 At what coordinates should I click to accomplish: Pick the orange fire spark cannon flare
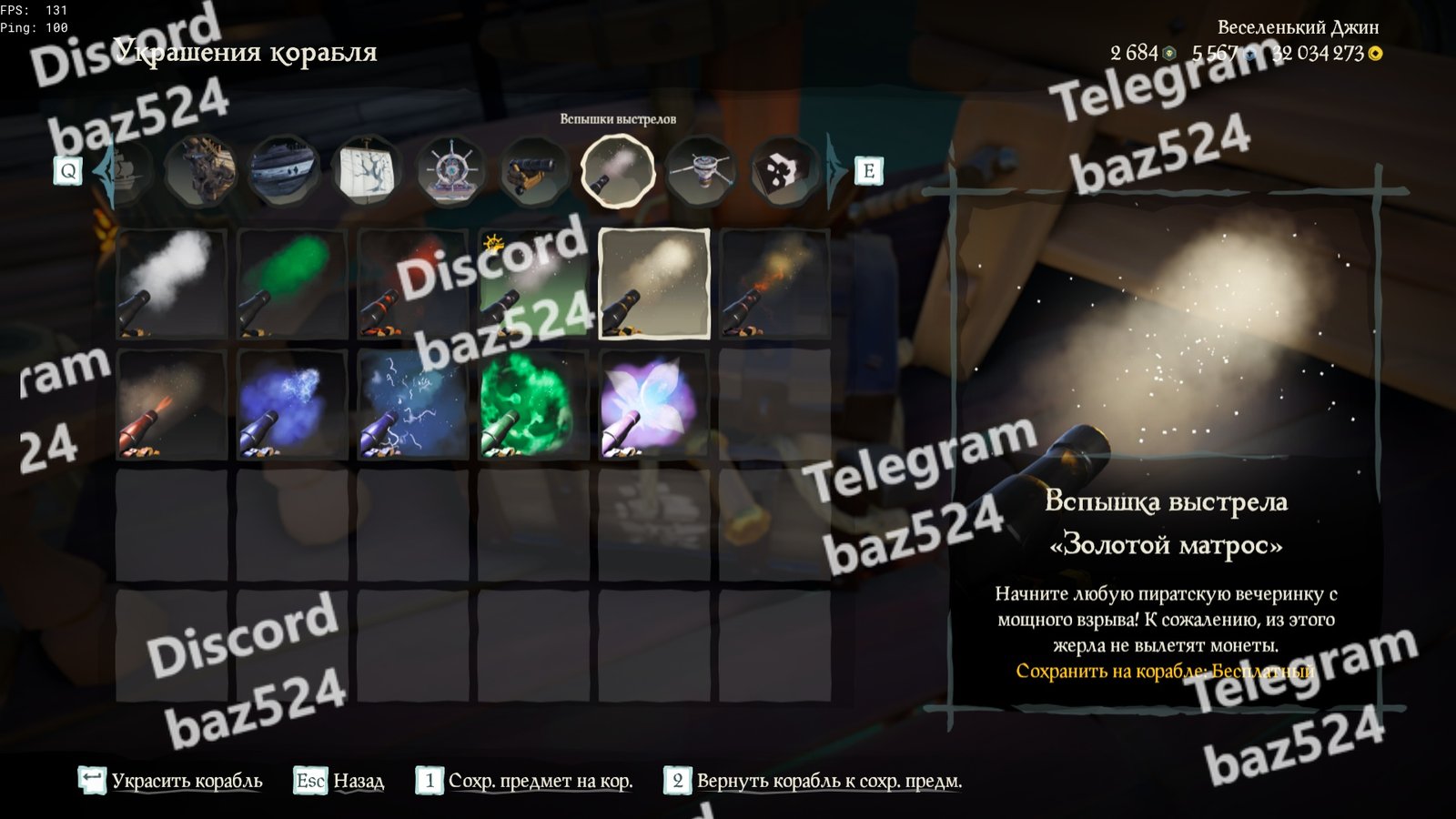774,284
